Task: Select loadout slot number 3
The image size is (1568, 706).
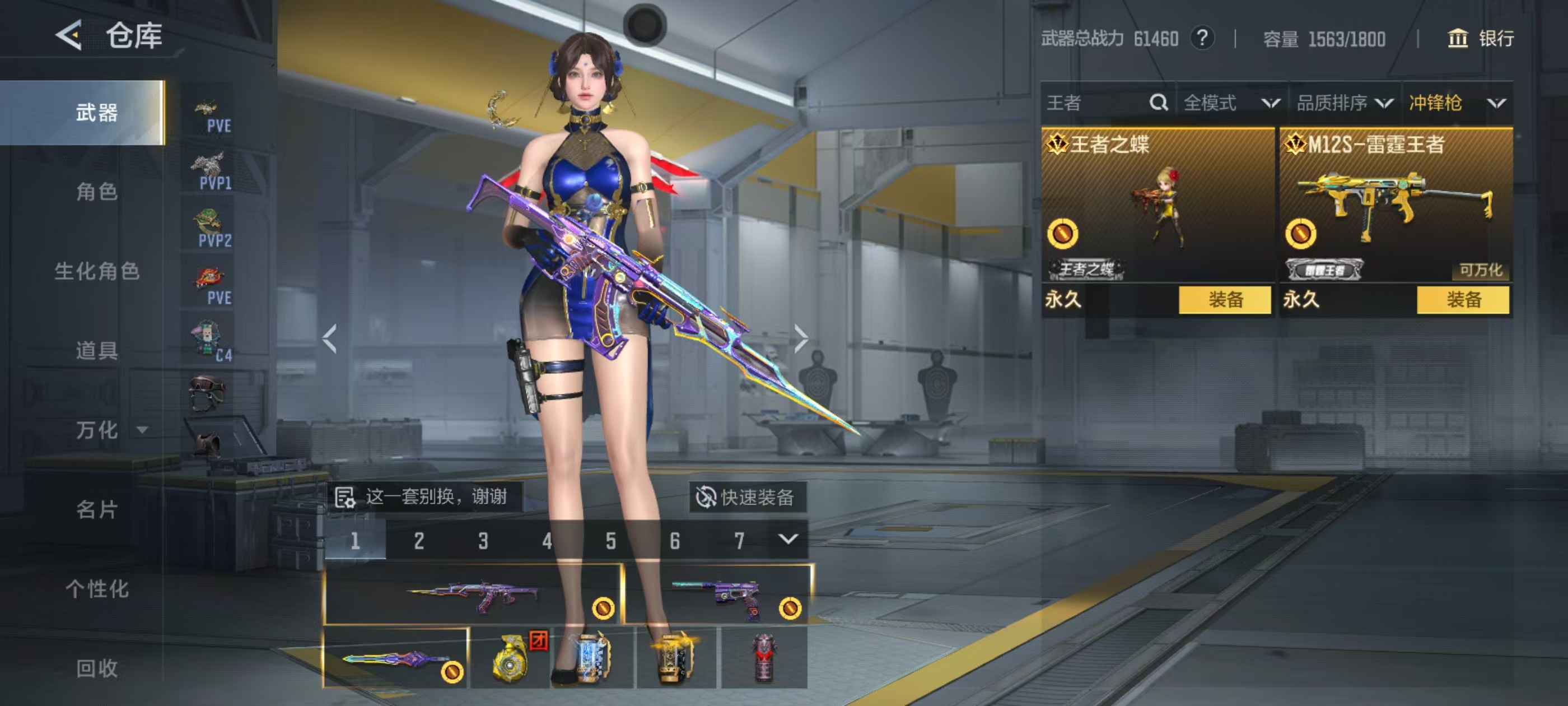Action: point(483,540)
